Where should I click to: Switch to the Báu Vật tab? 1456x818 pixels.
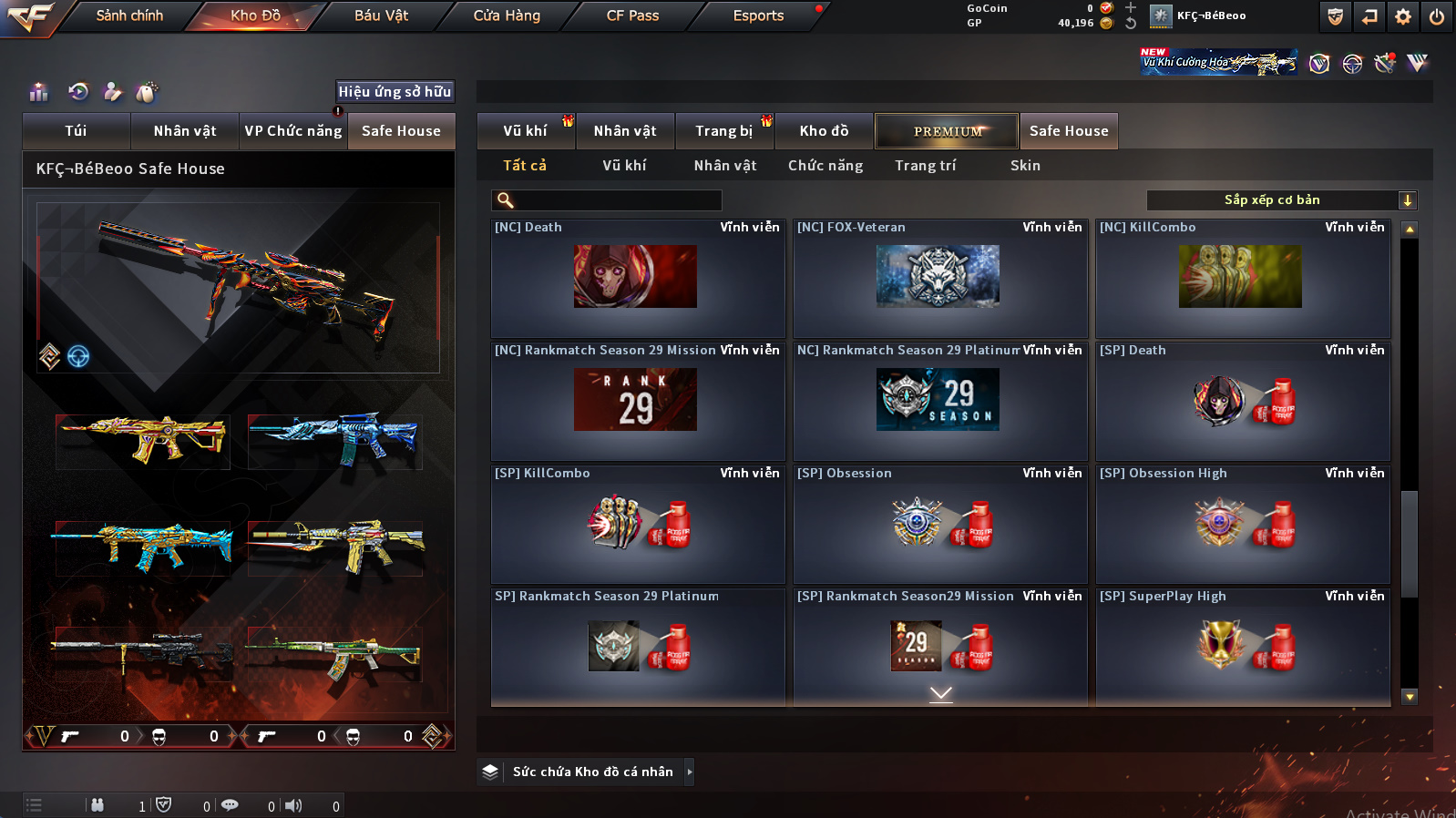381,15
